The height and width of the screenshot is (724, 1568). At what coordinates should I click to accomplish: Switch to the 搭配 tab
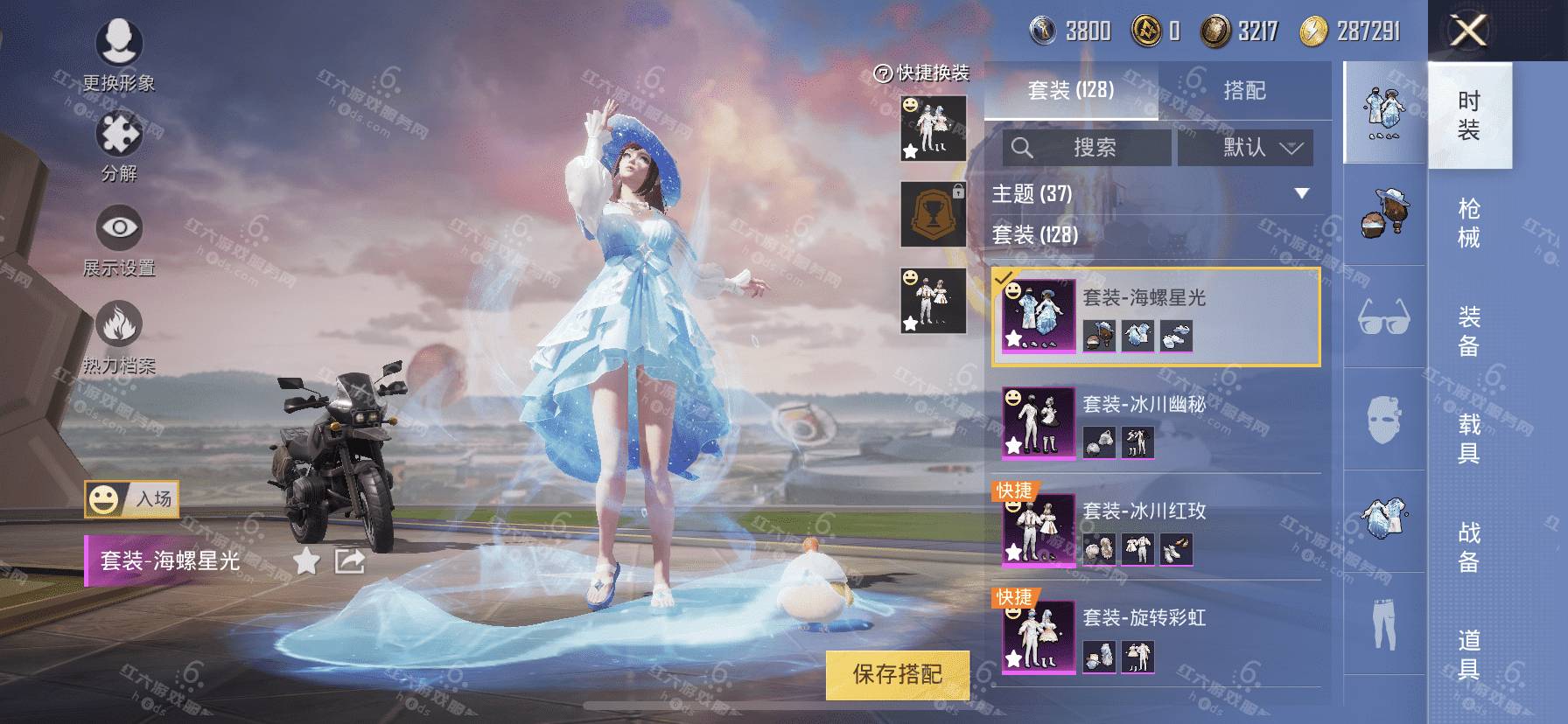[1243, 90]
